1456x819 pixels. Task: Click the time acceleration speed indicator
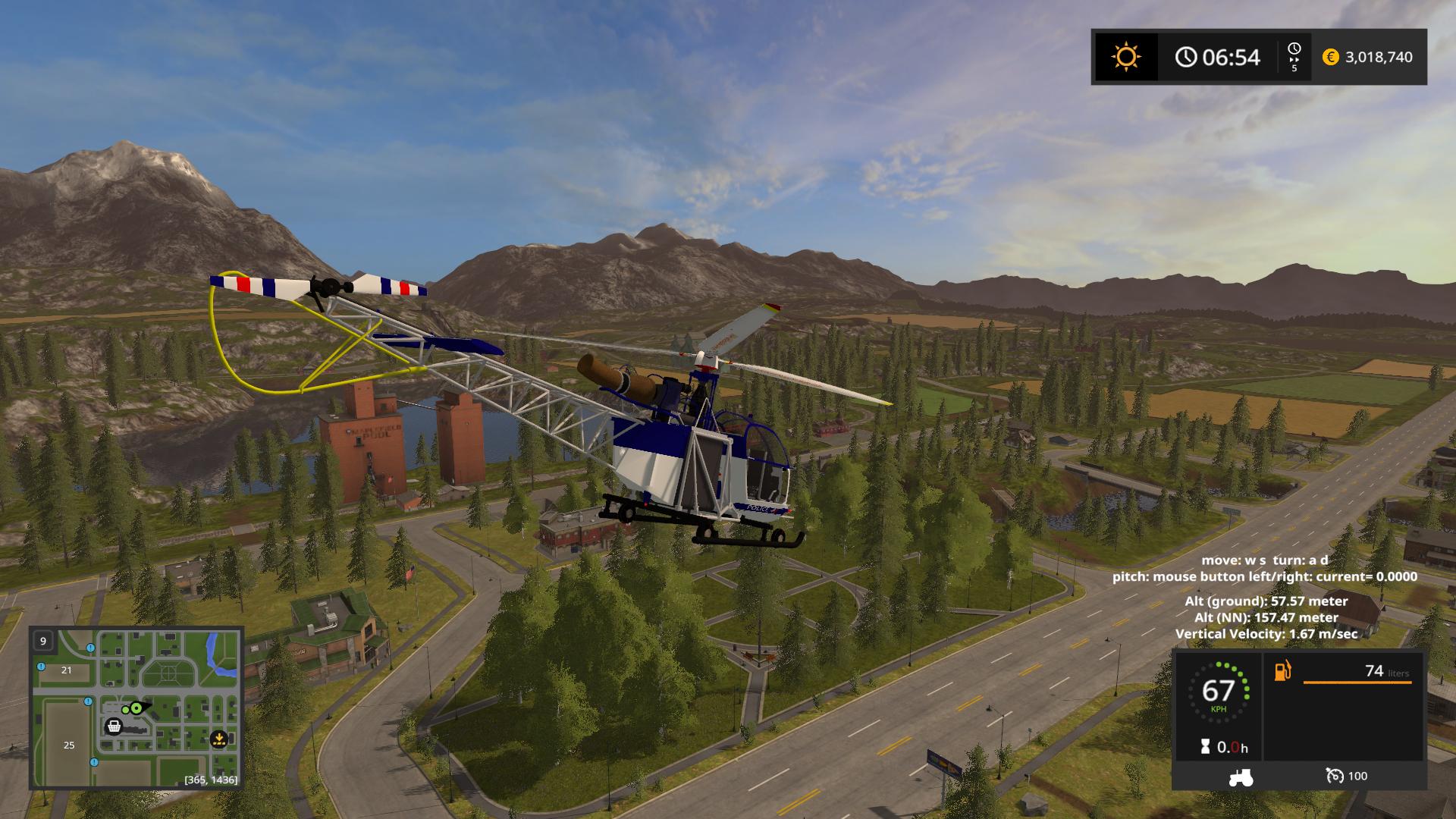pyautogui.click(x=1294, y=57)
